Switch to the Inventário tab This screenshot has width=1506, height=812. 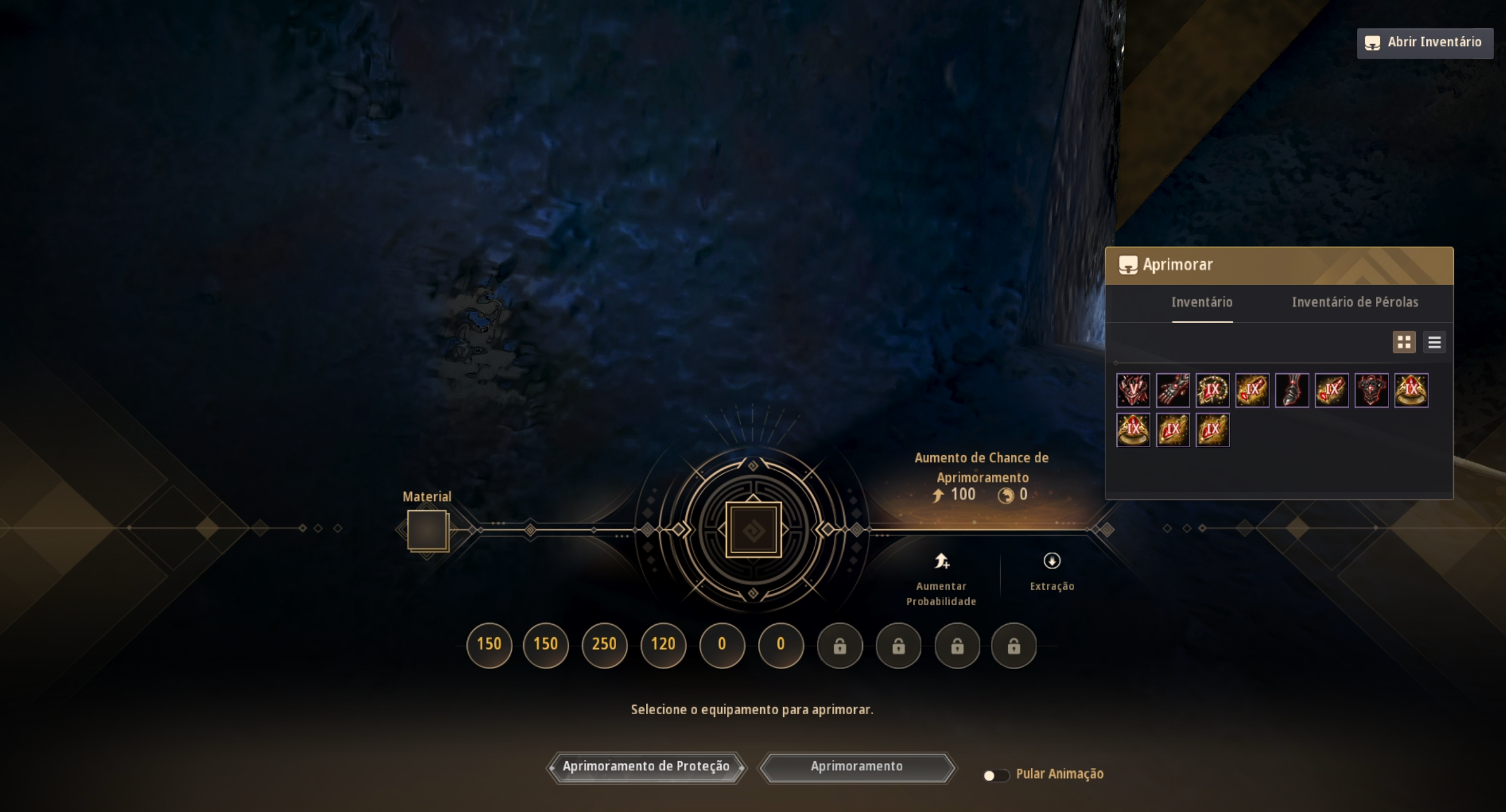click(1201, 302)
